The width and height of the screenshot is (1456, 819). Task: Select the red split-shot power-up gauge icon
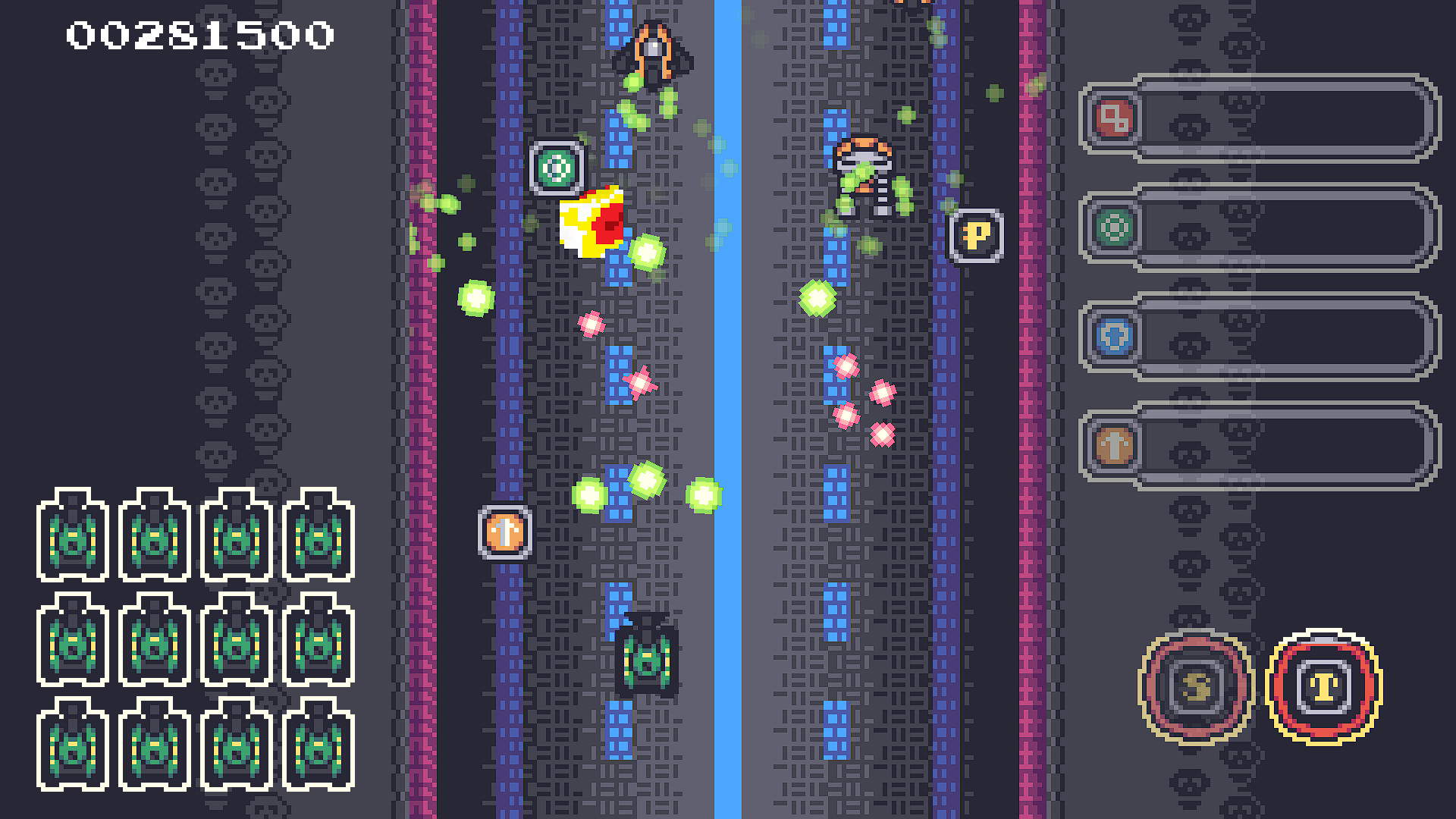pos(1112,121)
